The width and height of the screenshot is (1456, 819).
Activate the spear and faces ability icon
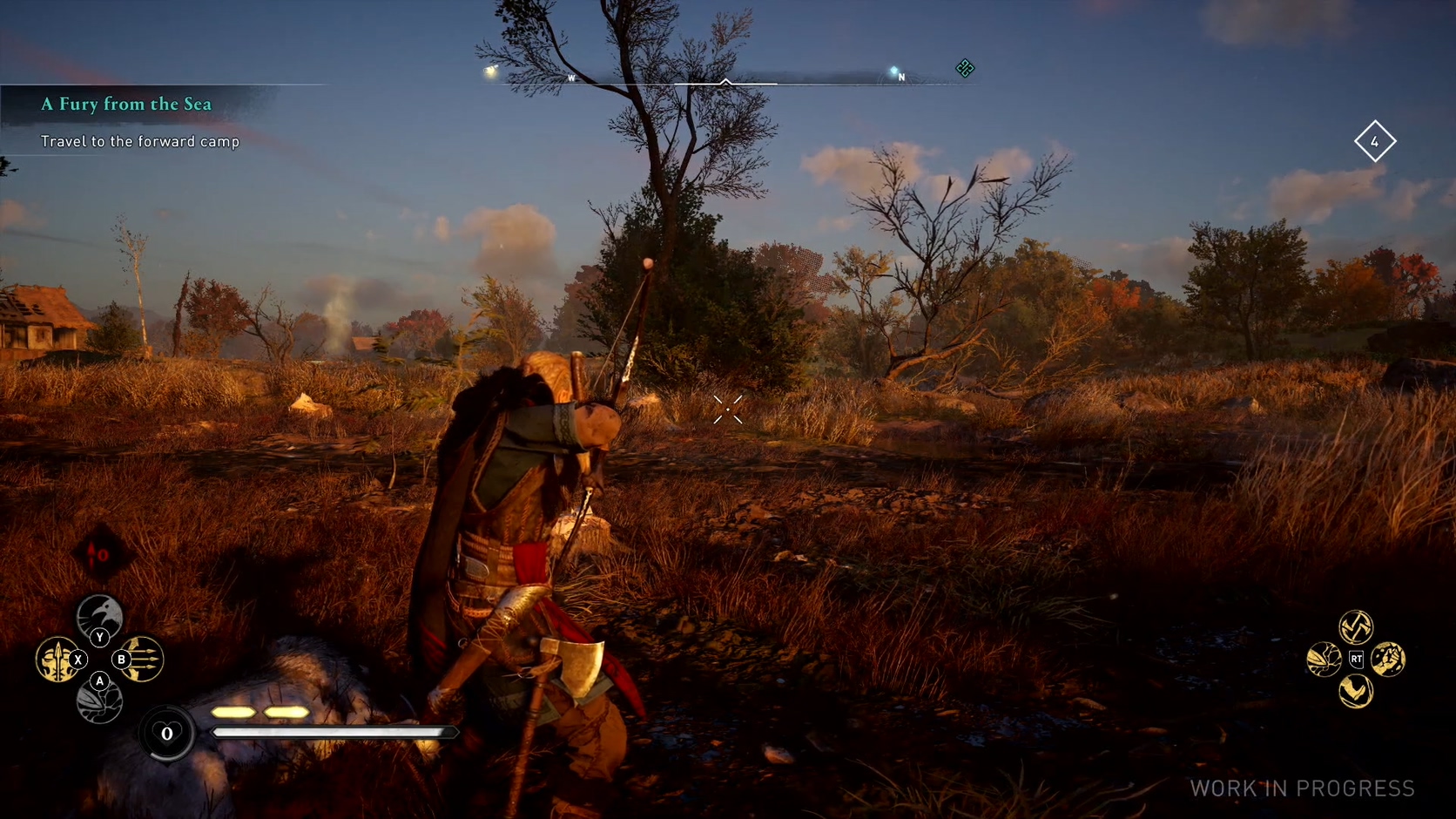(x=57, y=660)
